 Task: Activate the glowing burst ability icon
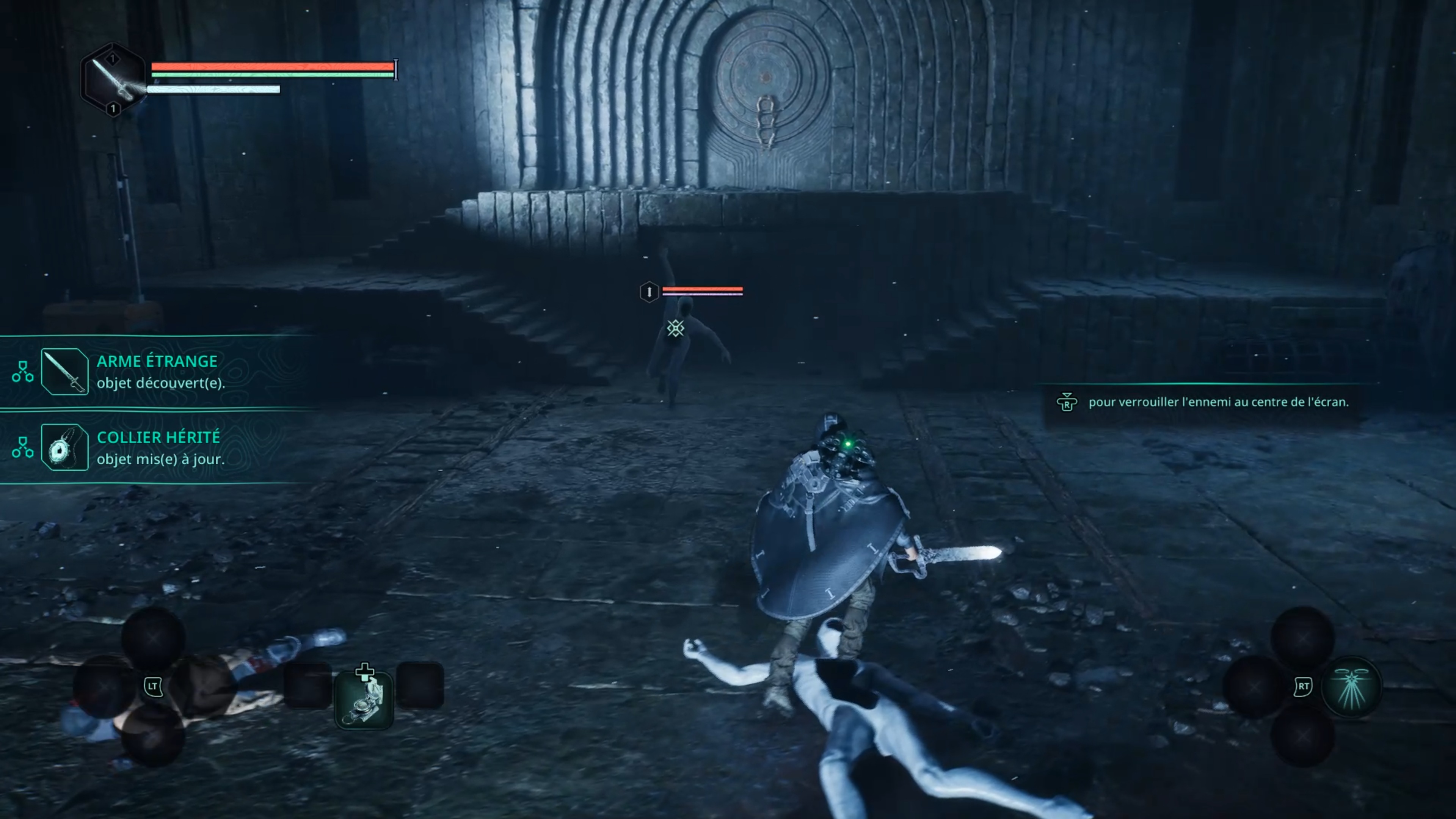coord(1351,686)
